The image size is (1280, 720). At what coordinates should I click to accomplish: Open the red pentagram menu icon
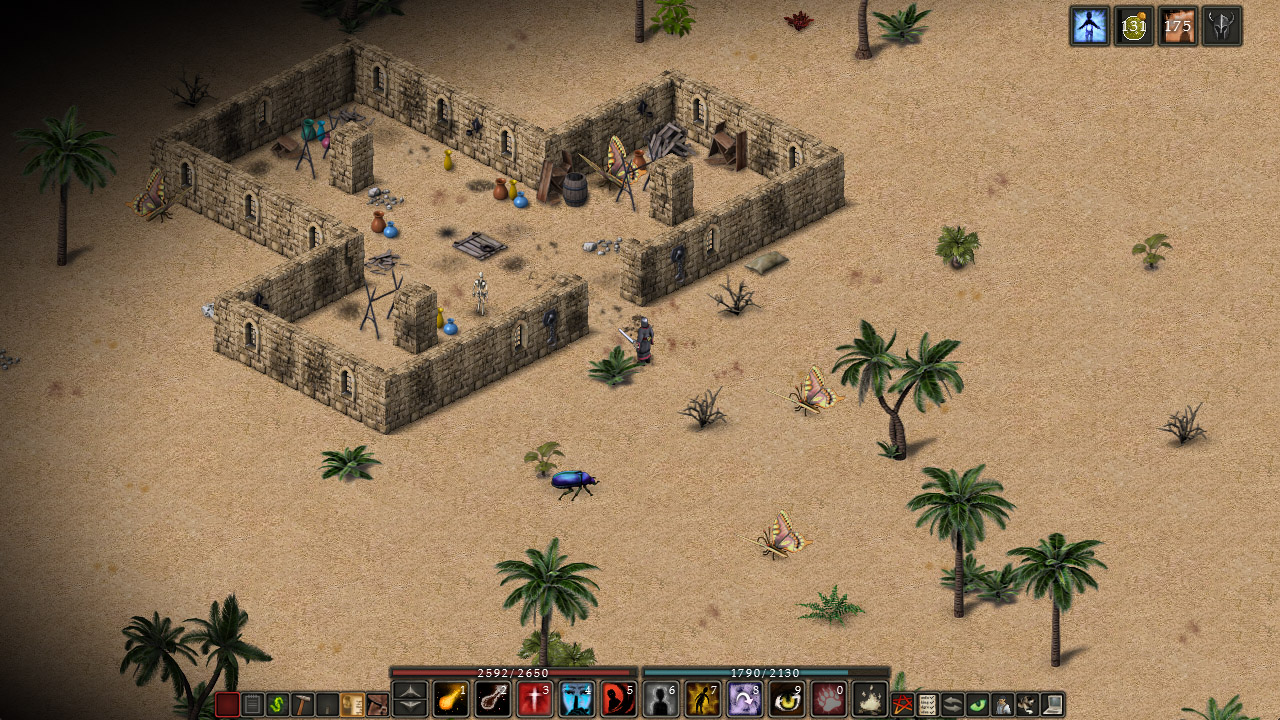pos(902,705)
